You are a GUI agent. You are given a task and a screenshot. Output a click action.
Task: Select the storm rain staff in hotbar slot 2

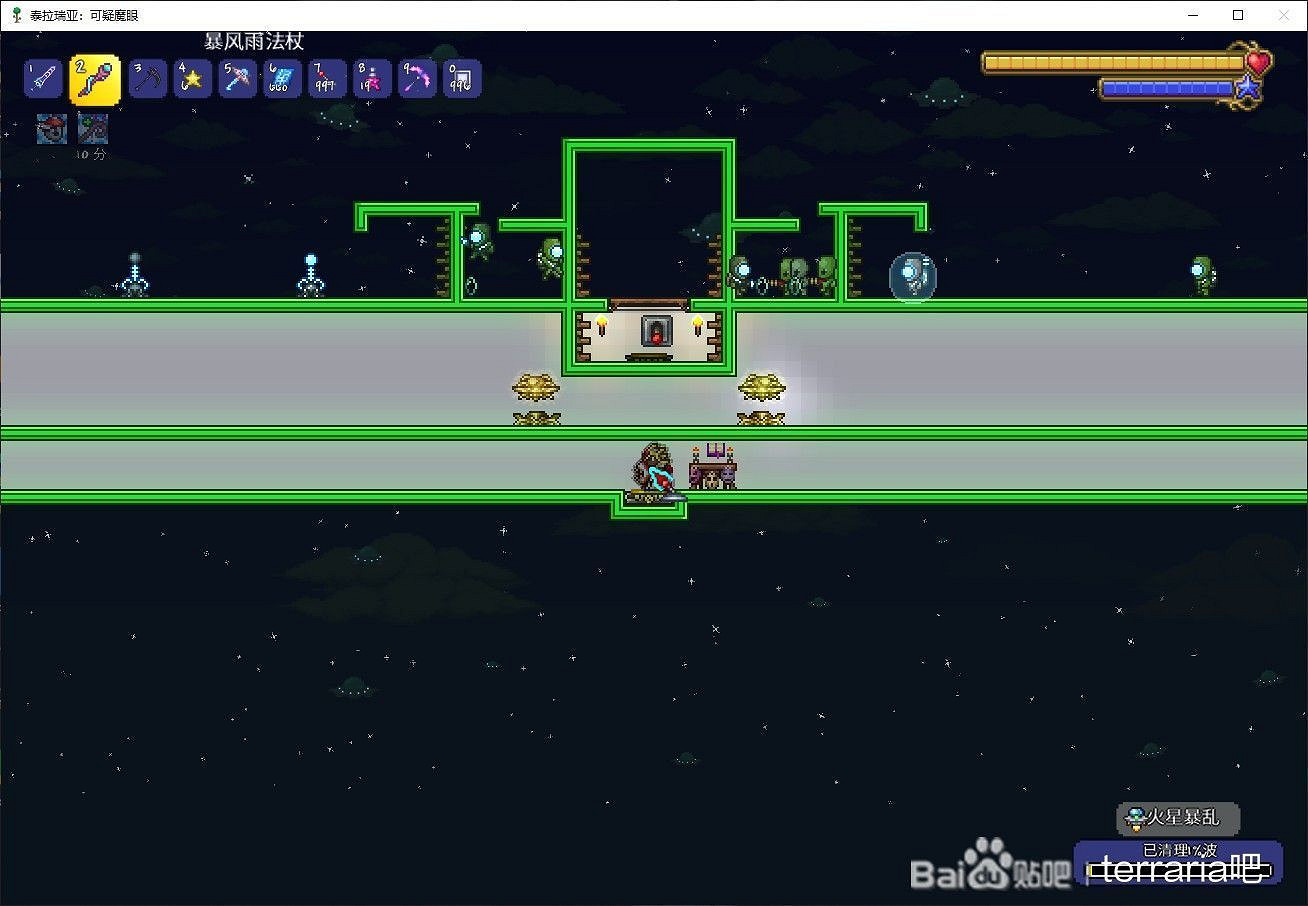tap(92, 78)
